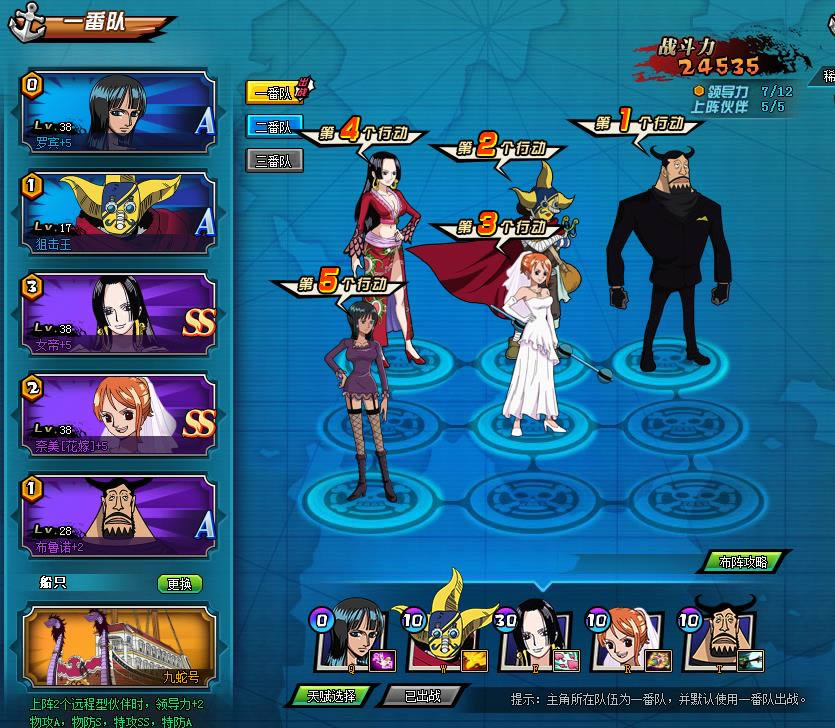This screenshot has width=835, height=728.
Task: Click the green 更换 ship change button
Action: [x=180, y=583]
